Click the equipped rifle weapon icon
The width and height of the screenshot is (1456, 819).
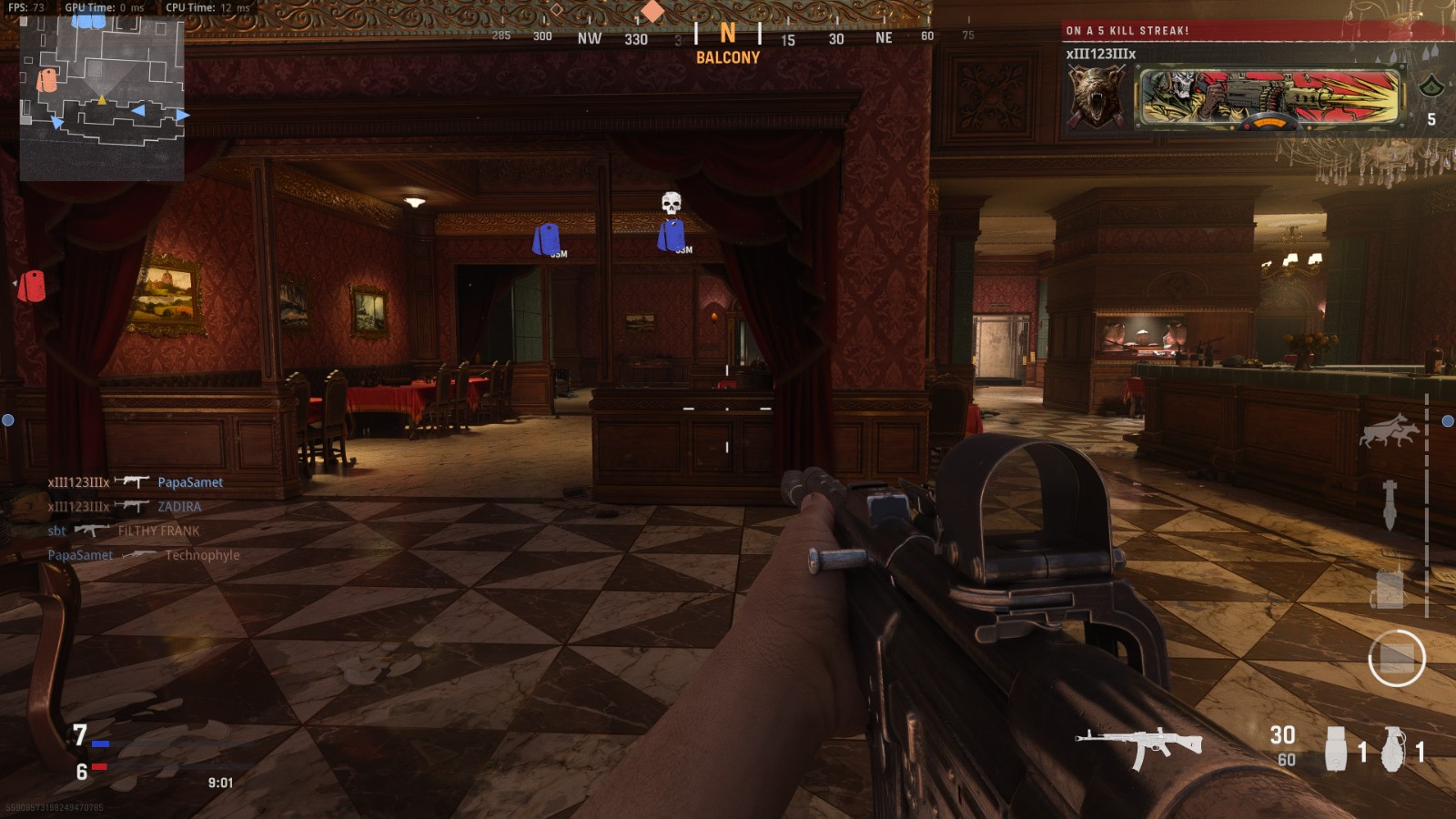point(1139,743)
